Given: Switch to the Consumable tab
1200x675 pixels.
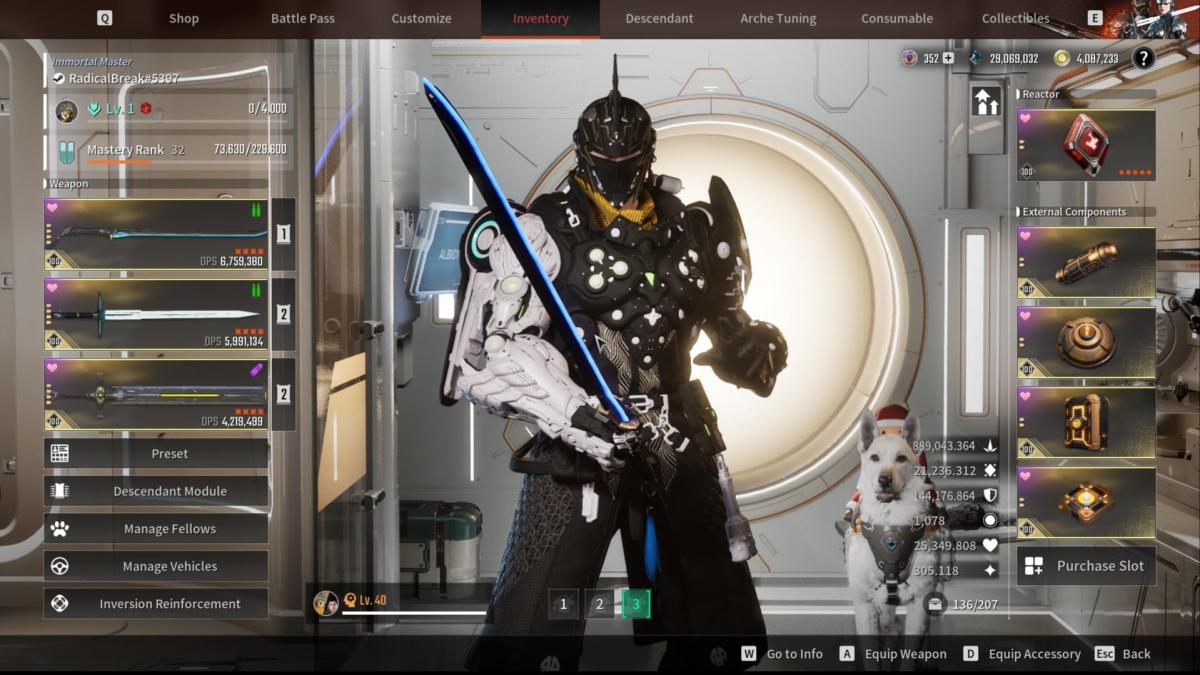Looking at the screenshot, I should tap(897, 18).
